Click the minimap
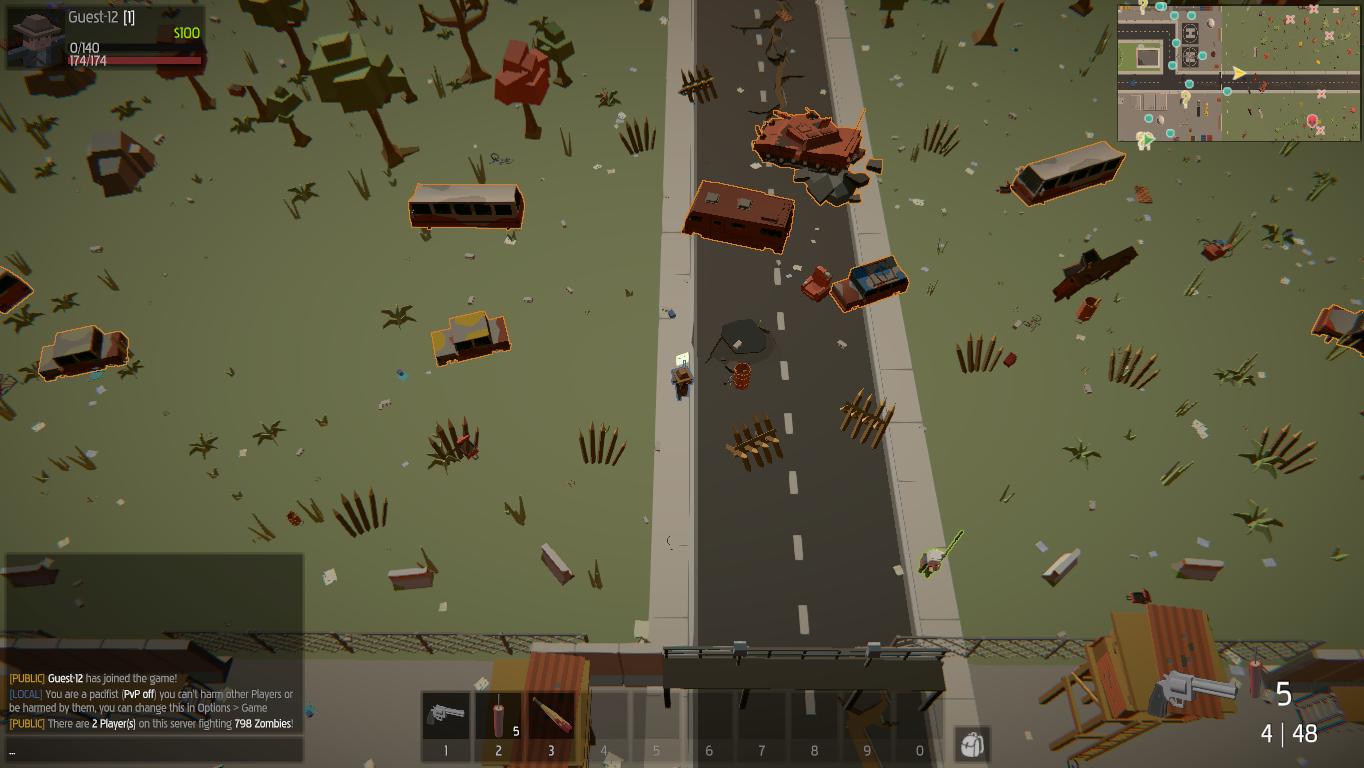Image resolution: width=1364 pixels, height=768 pixels. coord(1239,73)
